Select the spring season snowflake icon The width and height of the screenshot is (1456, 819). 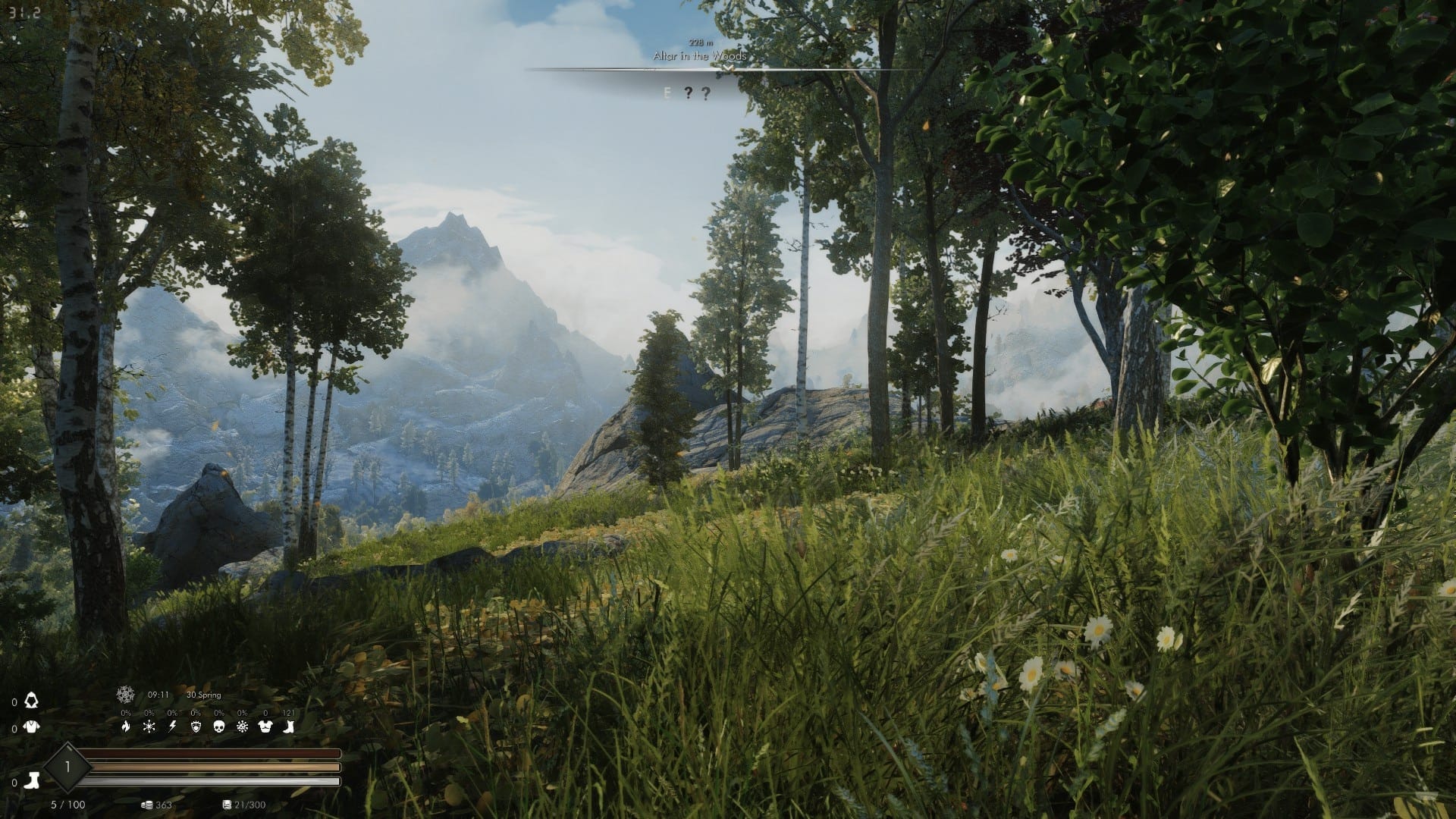[124, 695]
